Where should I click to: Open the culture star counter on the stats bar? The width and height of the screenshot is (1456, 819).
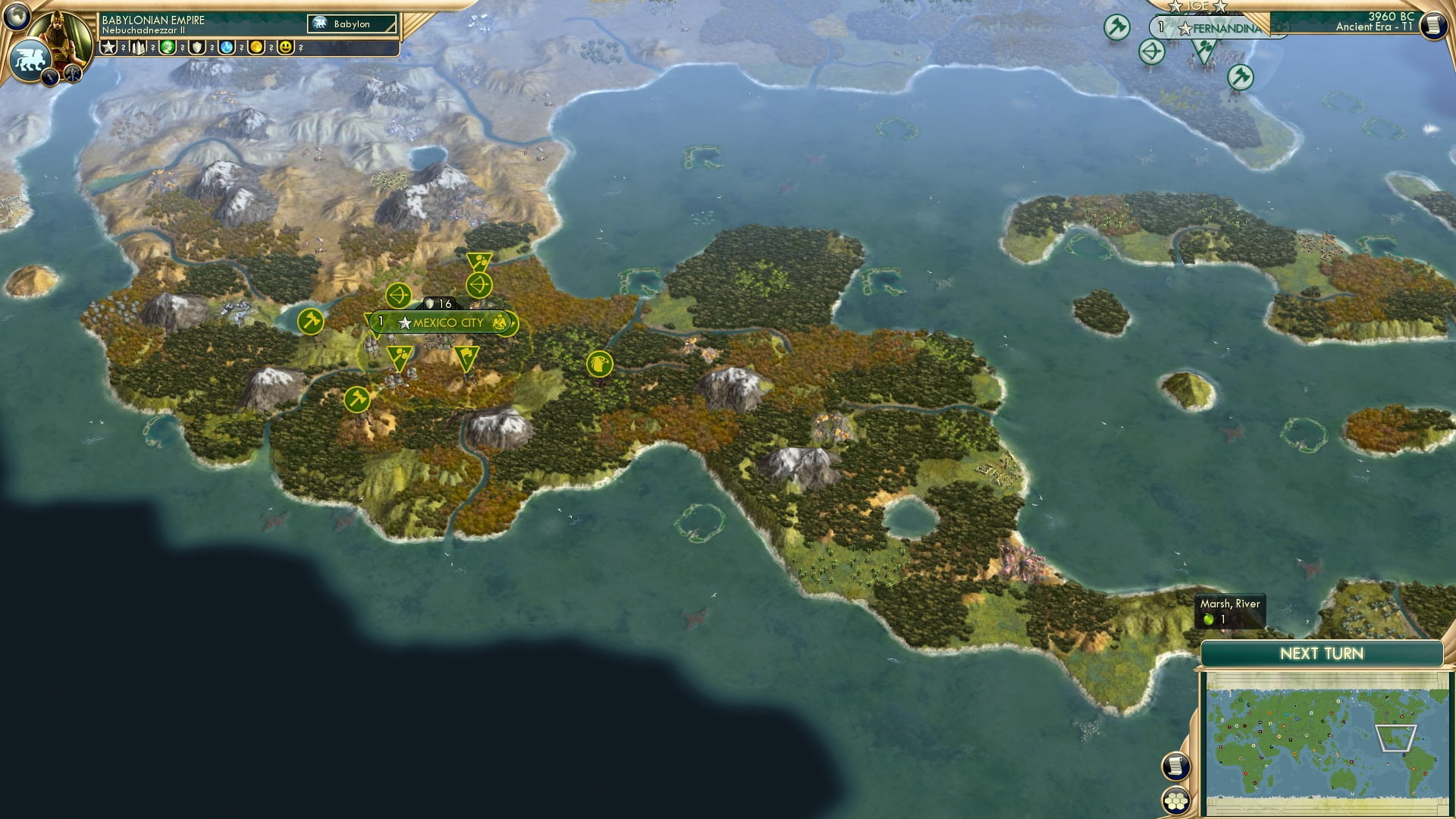click(x=108, y=47)
